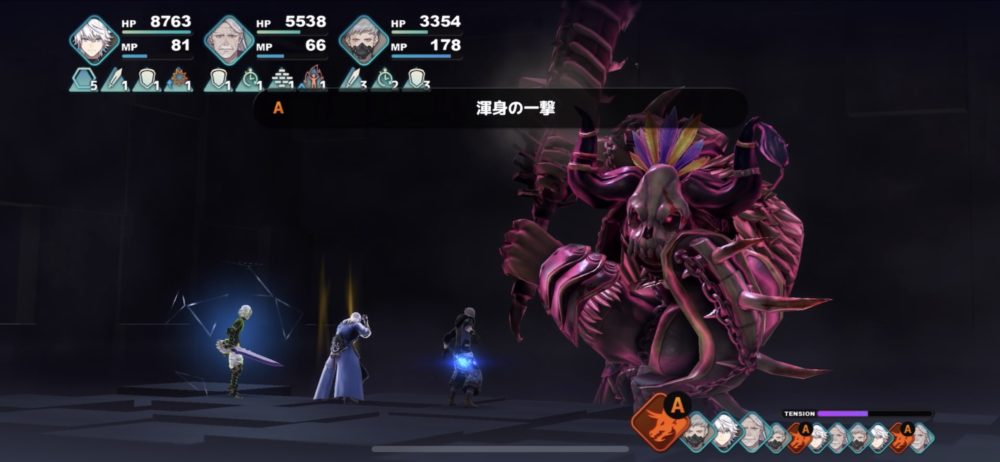This screenshot has height=462, width=1000.
Task: Check the clock status icon showing 2
Action: pos(384,79)
